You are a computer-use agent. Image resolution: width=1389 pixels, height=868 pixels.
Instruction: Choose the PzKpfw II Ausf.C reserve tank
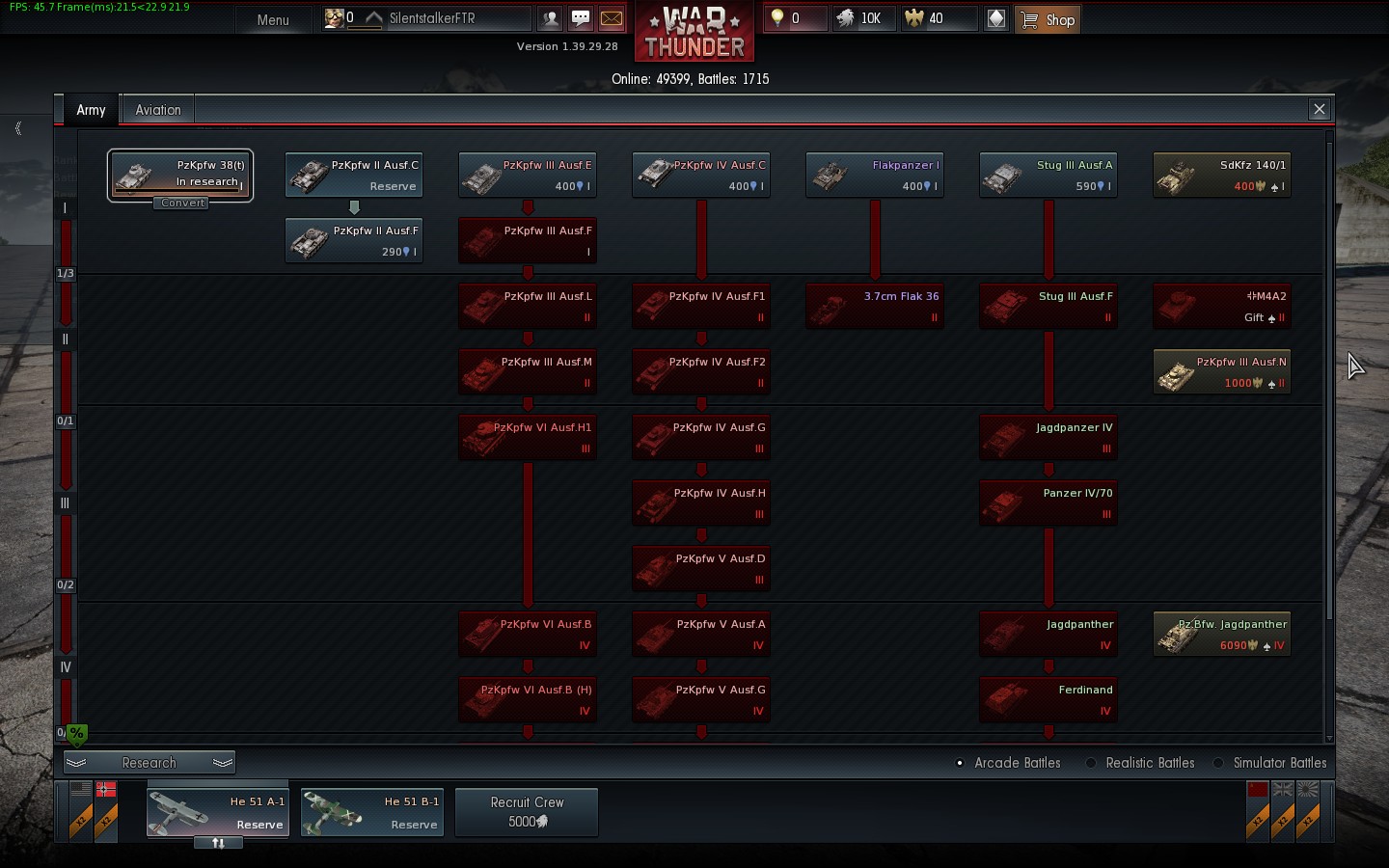(354, 176)
